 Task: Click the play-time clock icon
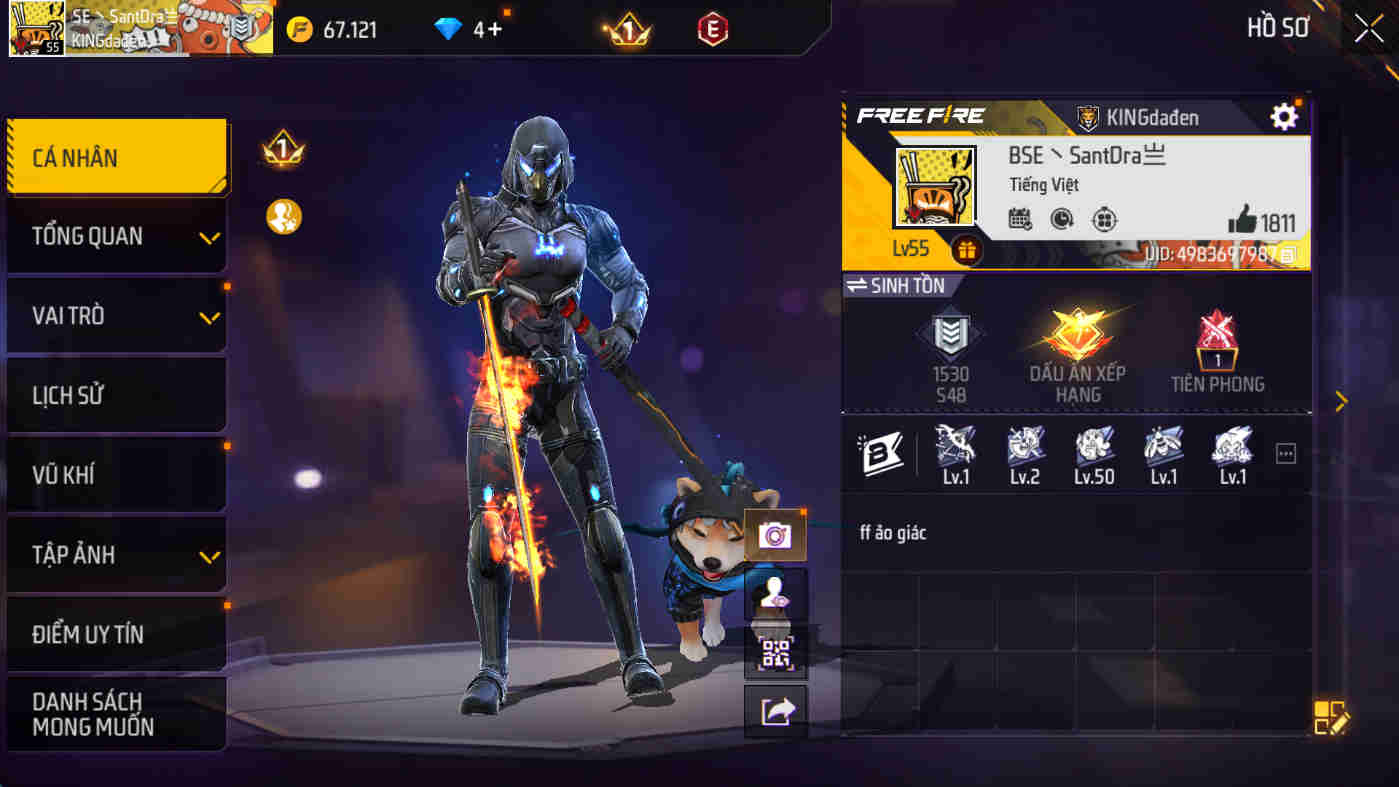click(x=1062, y=219)
